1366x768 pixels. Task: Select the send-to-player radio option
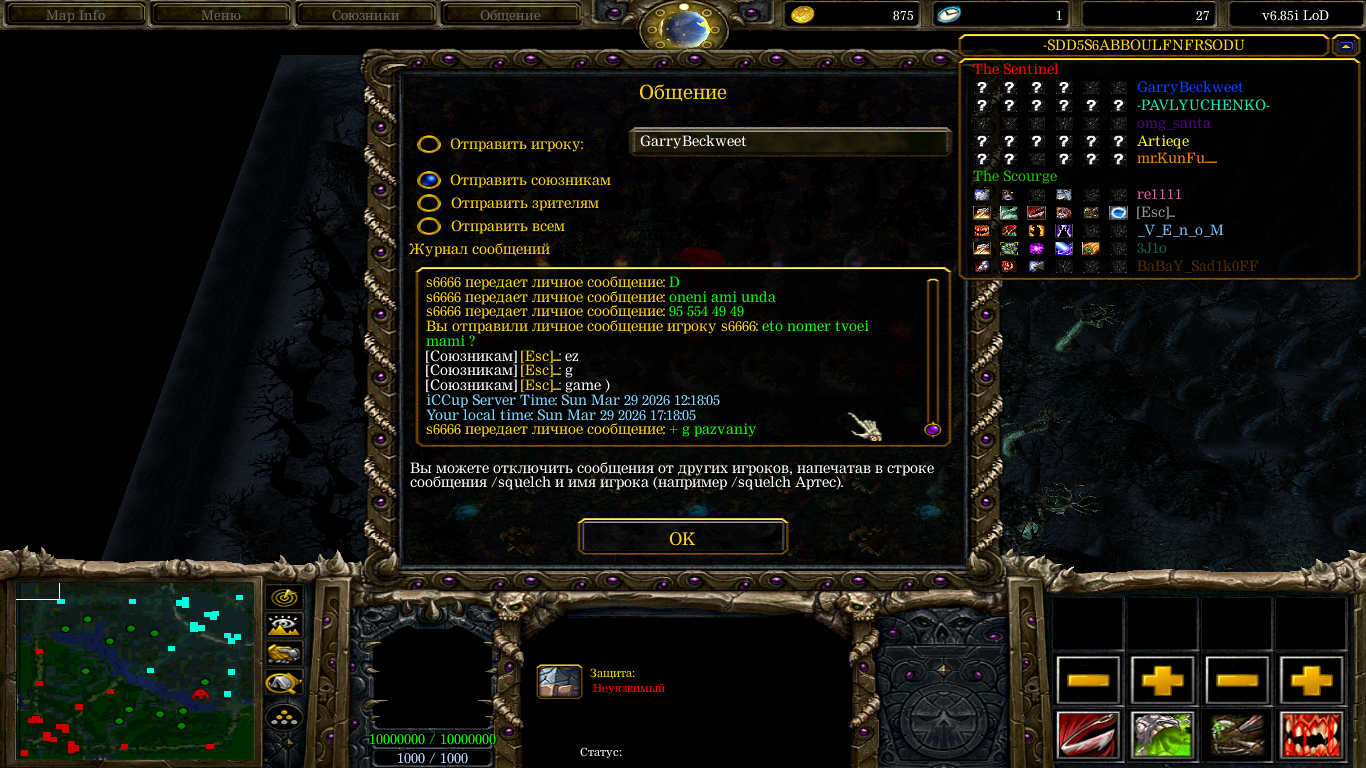(429, 144)
